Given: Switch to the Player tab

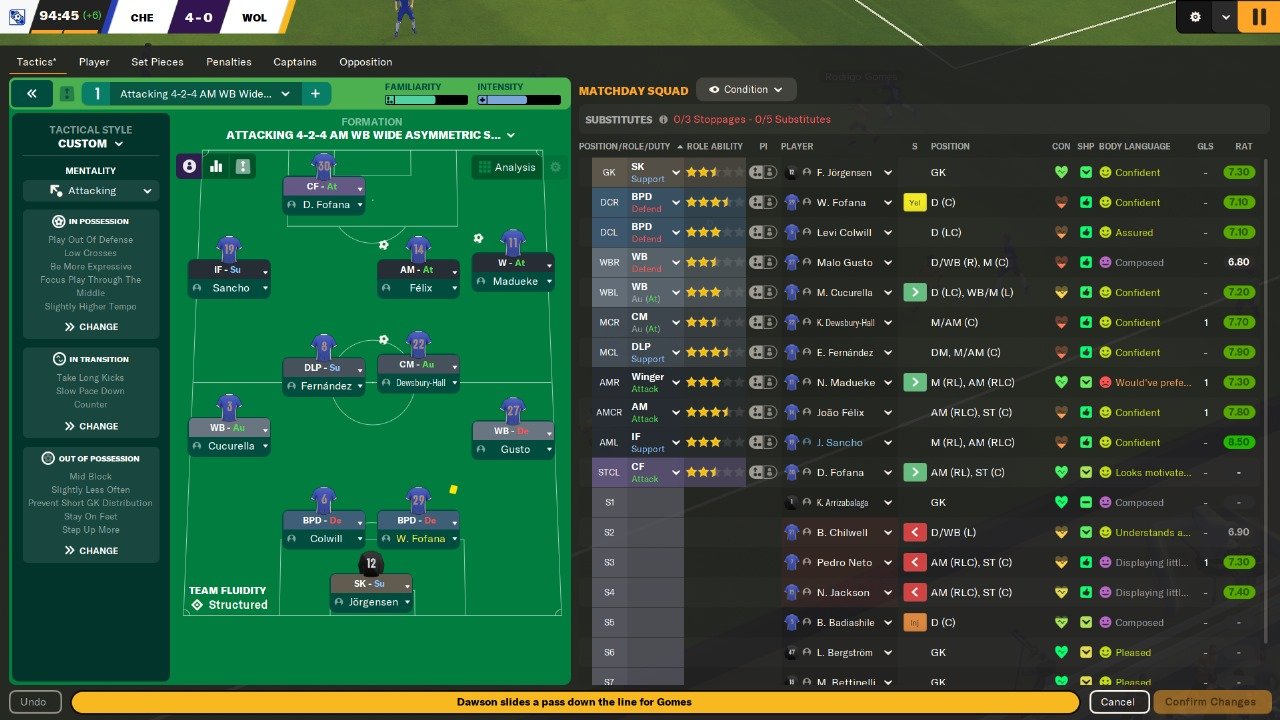Looking at the screenshot, I should pyautogui.click(x=94, y=62).
